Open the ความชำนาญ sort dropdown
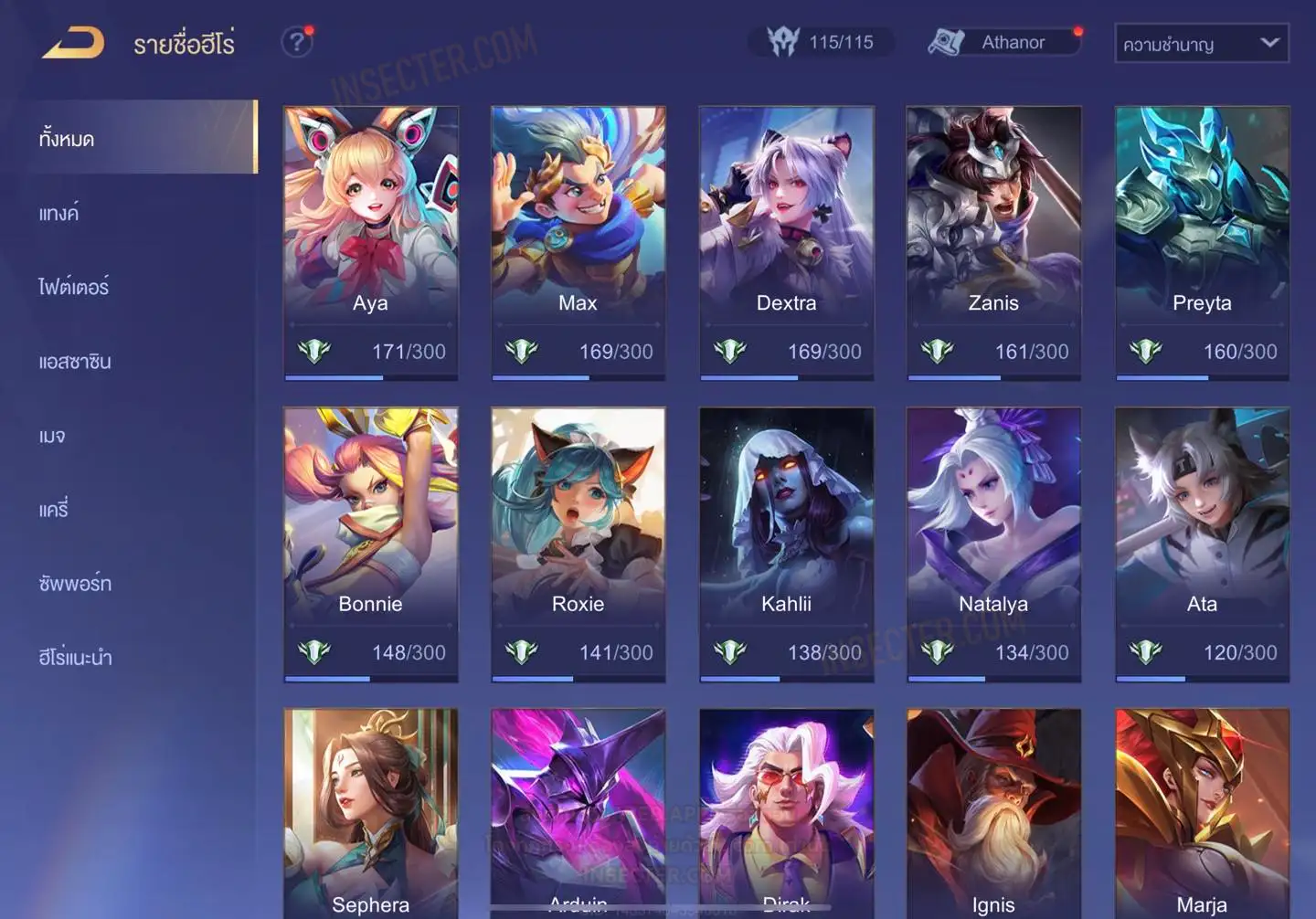This screenshot has width=1316, height=919. coord(1201,44)
